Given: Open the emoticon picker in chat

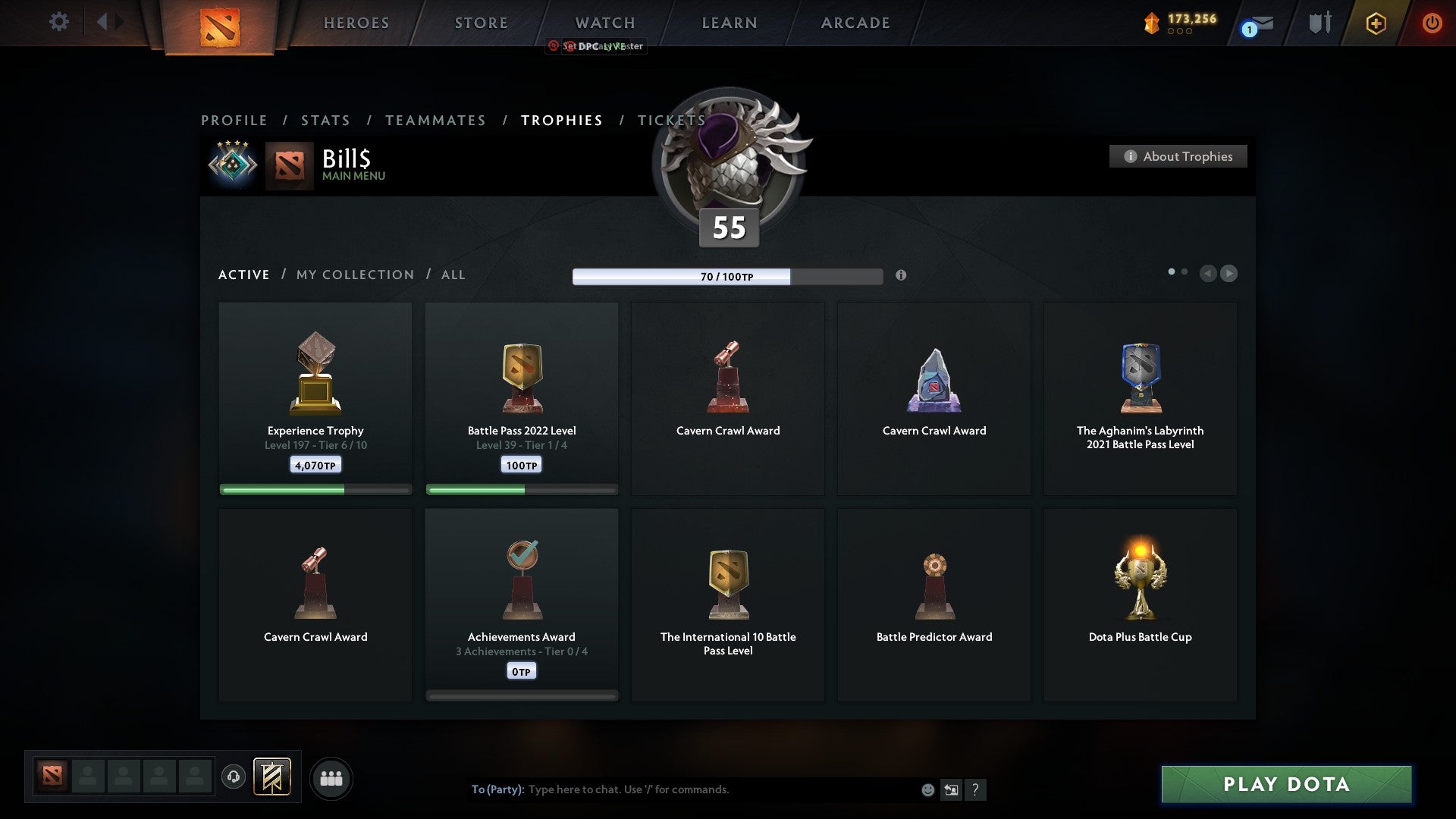Looking at the screenshot, I should click(927, 789).
